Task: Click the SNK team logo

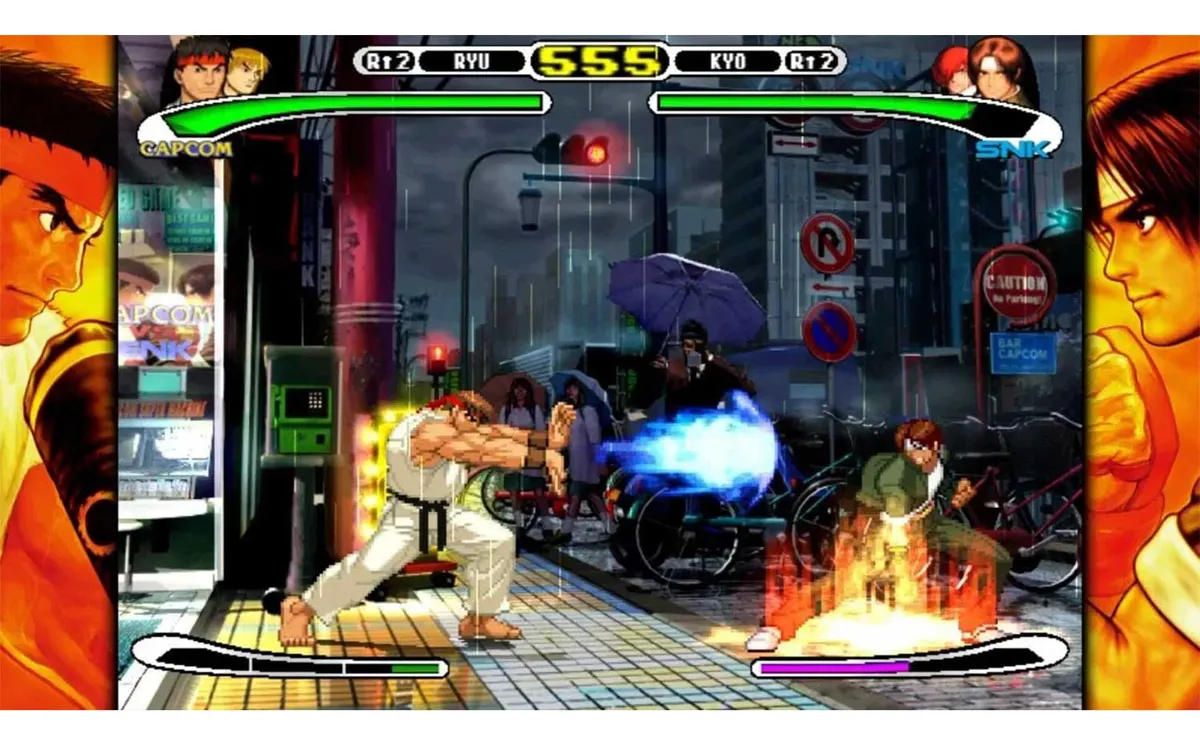Action: pos(1013,150)
